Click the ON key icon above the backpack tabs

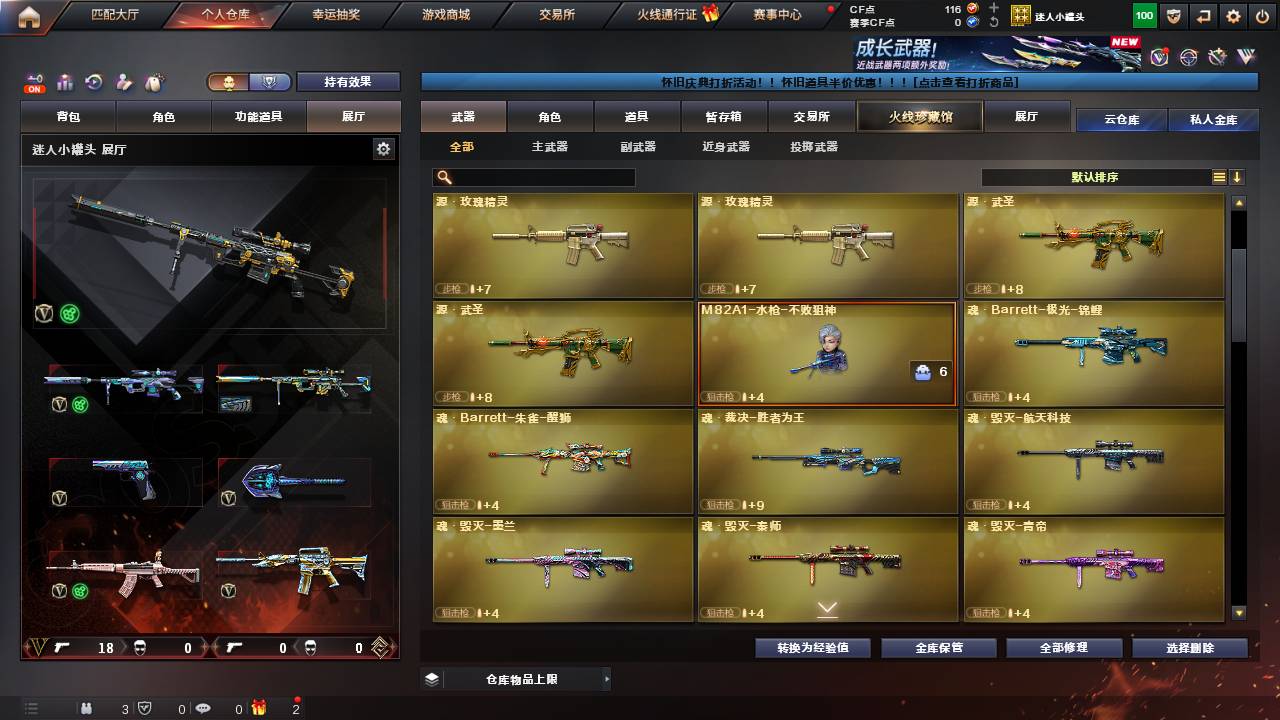pos(33,79)
